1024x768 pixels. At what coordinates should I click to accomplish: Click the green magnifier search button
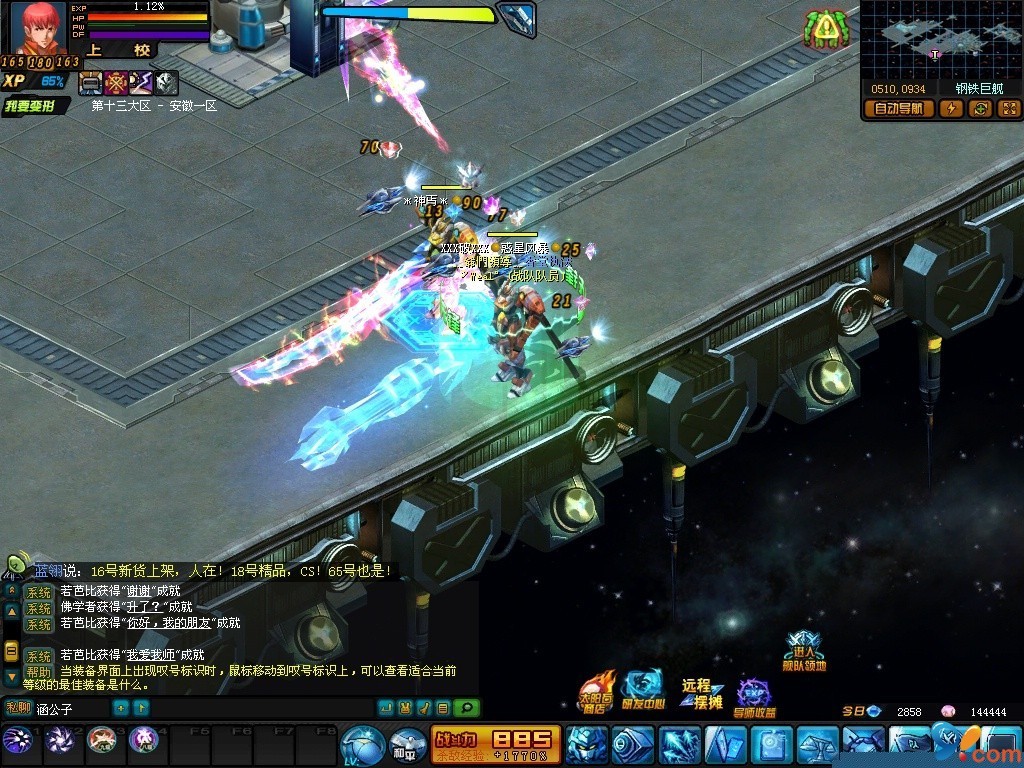[466, 708]
